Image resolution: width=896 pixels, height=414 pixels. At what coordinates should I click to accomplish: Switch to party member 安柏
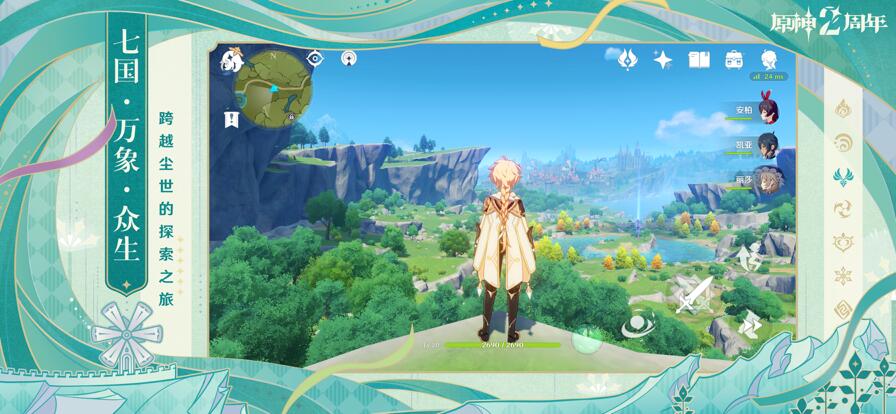[768, 109]
